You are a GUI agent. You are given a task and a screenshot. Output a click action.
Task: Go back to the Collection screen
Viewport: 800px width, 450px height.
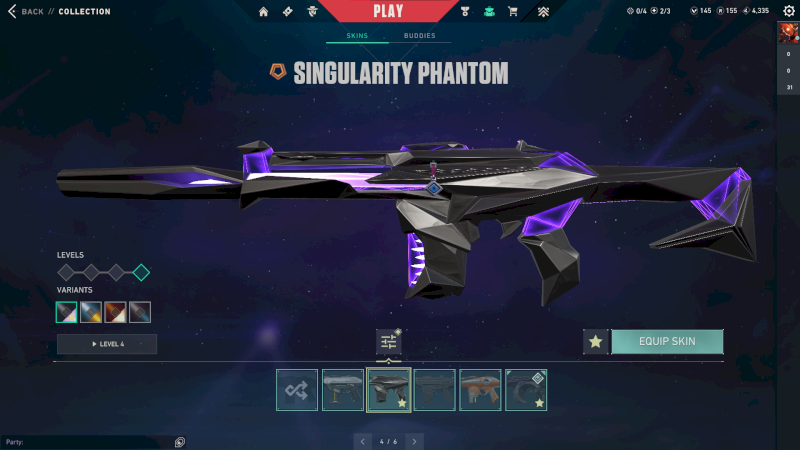26,12
